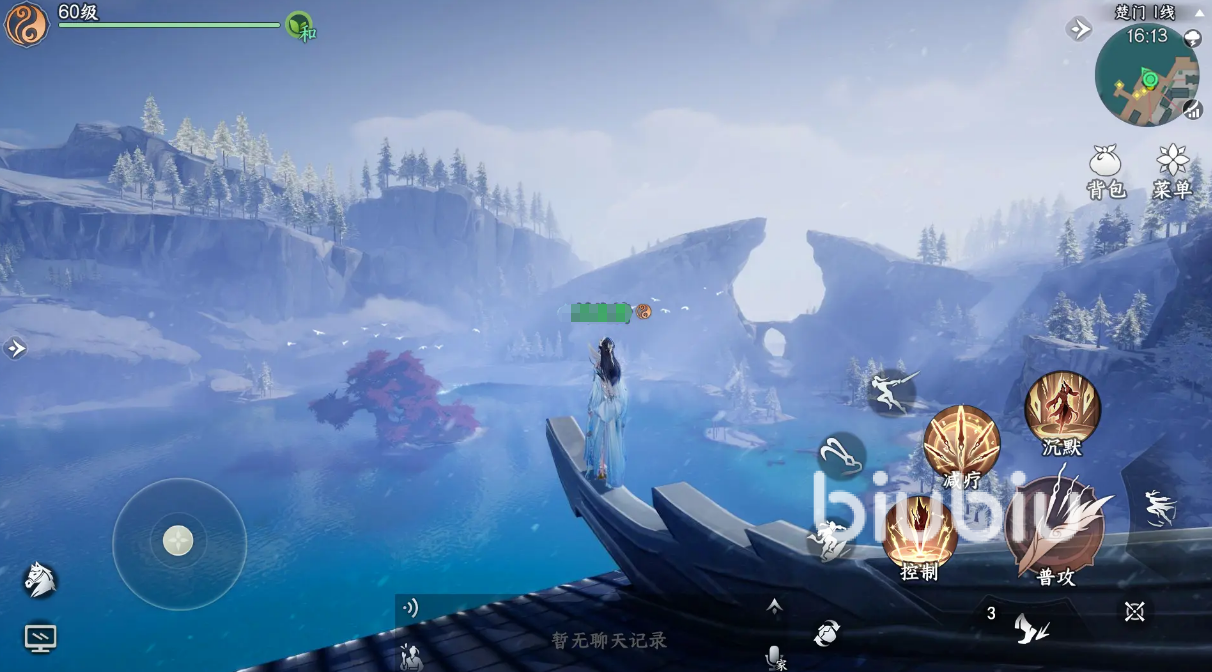Collapse the top-right panel with arrow button

[1080, 29]
